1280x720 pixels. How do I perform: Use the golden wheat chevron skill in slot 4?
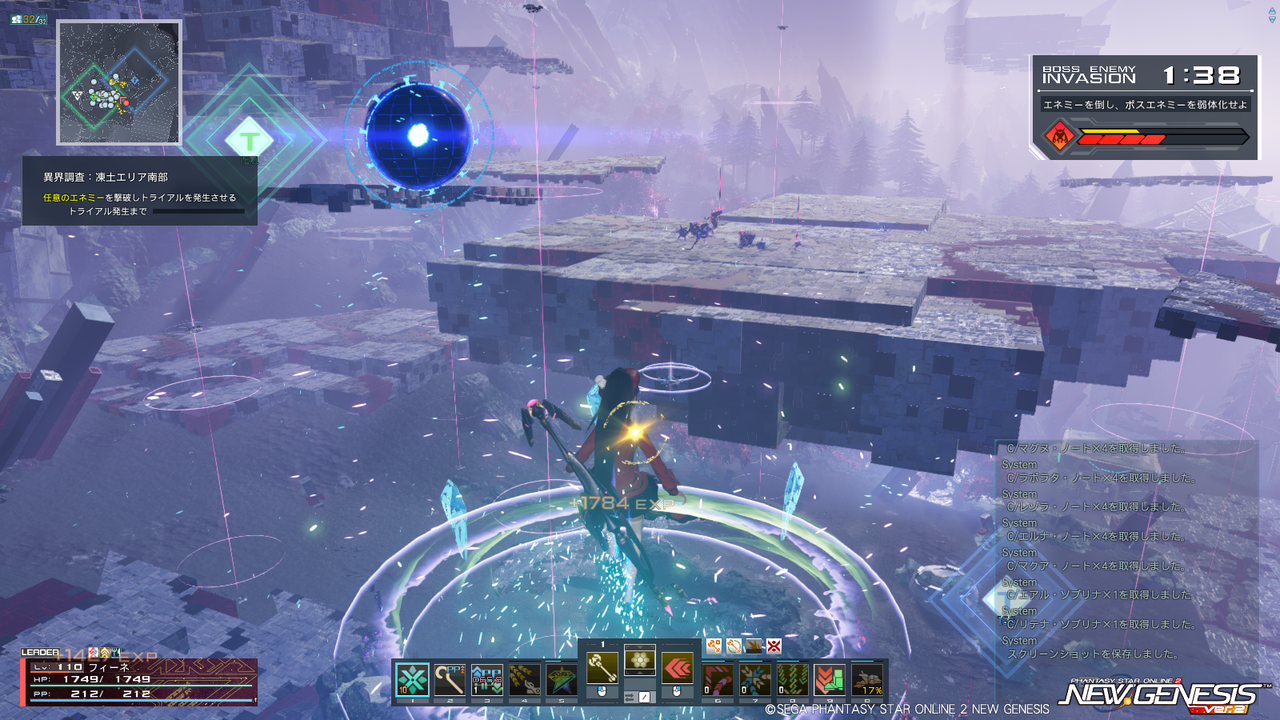[524, 679]
